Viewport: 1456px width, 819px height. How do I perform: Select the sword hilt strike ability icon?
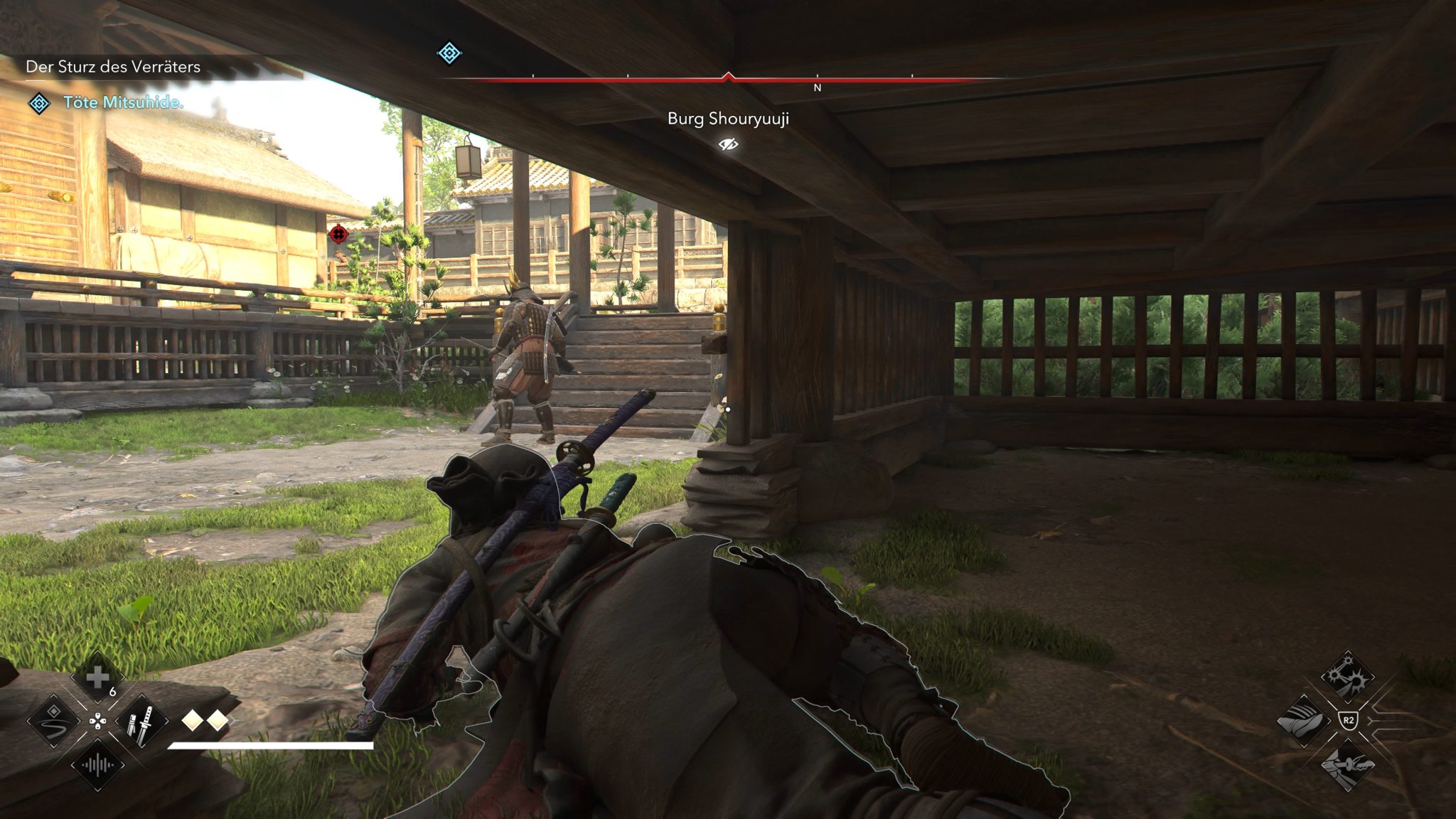point(1347,765)
